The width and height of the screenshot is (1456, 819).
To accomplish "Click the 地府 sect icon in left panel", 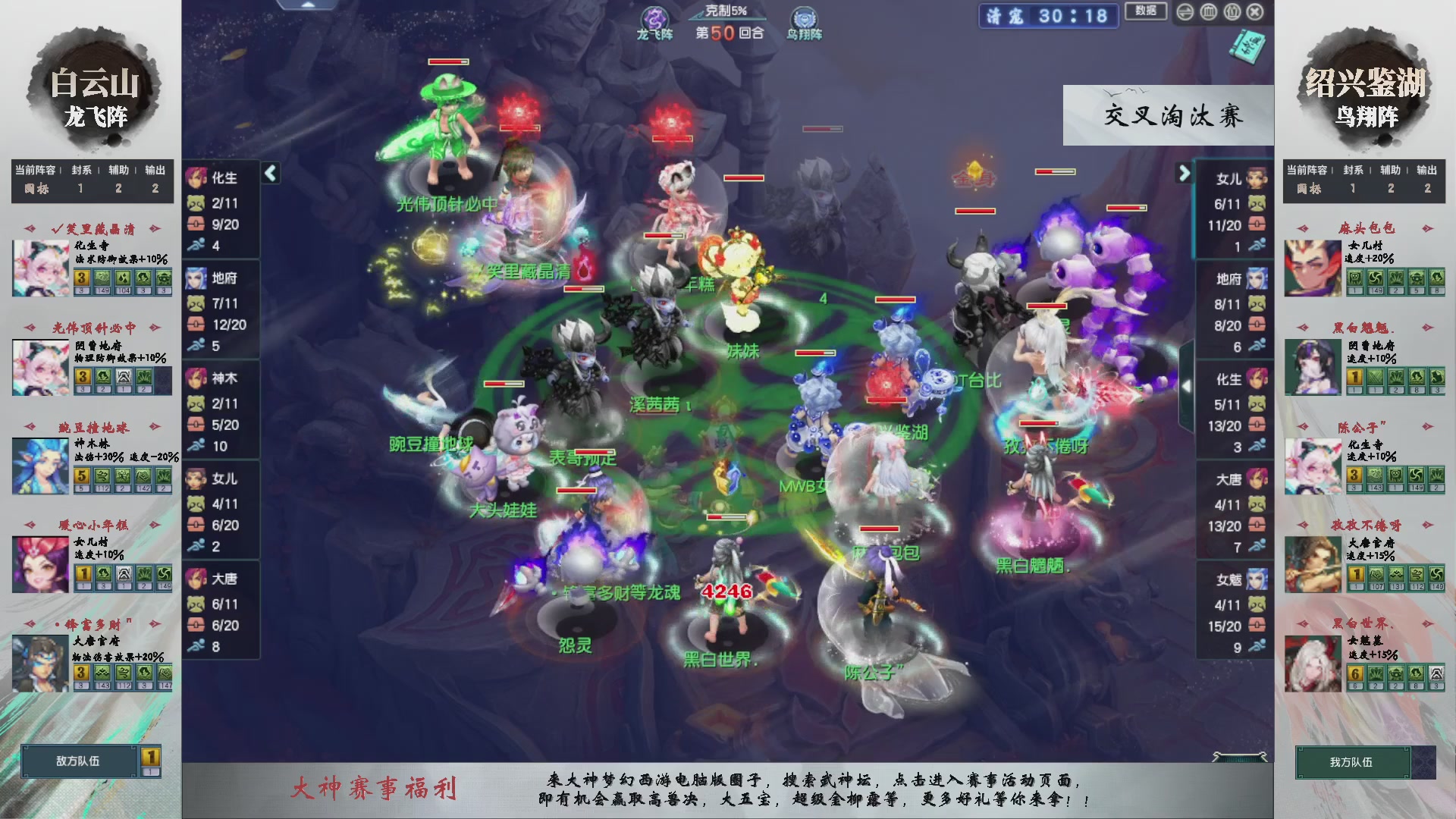I will point(196,278).
